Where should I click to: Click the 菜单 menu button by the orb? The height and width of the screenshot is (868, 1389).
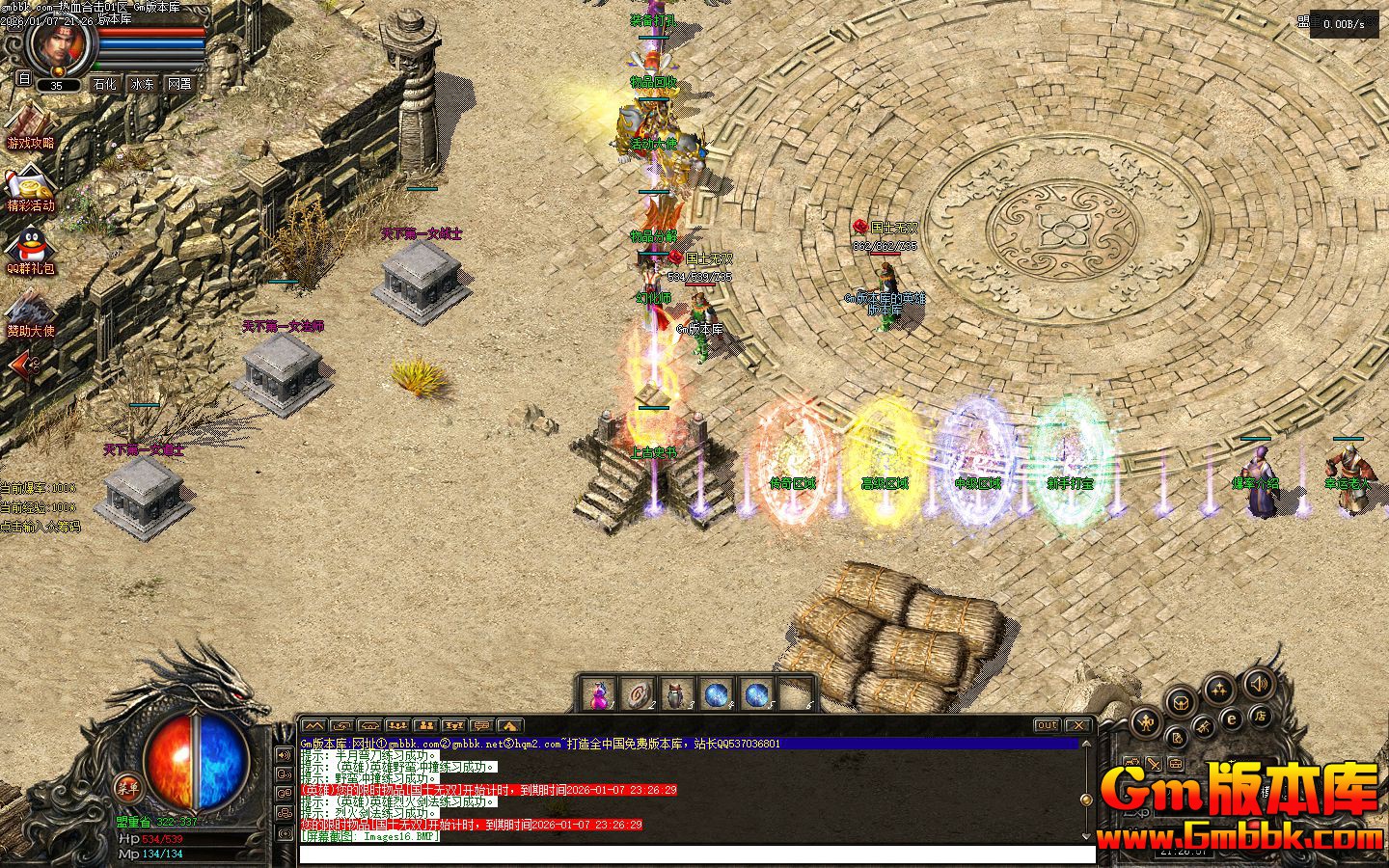(x=126, y=786)
